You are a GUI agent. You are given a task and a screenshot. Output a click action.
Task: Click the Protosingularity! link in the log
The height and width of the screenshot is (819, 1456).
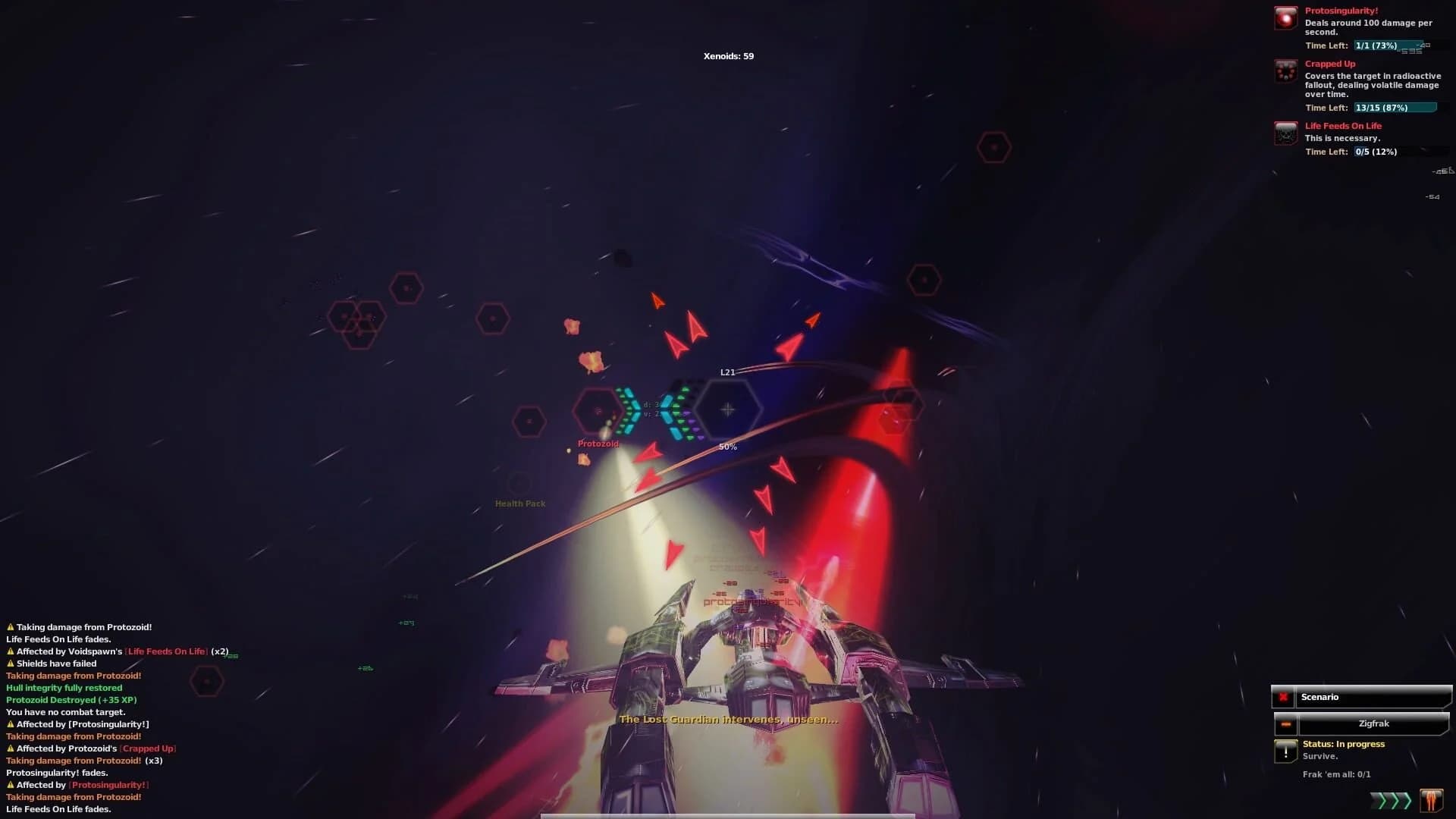(107, 785)
